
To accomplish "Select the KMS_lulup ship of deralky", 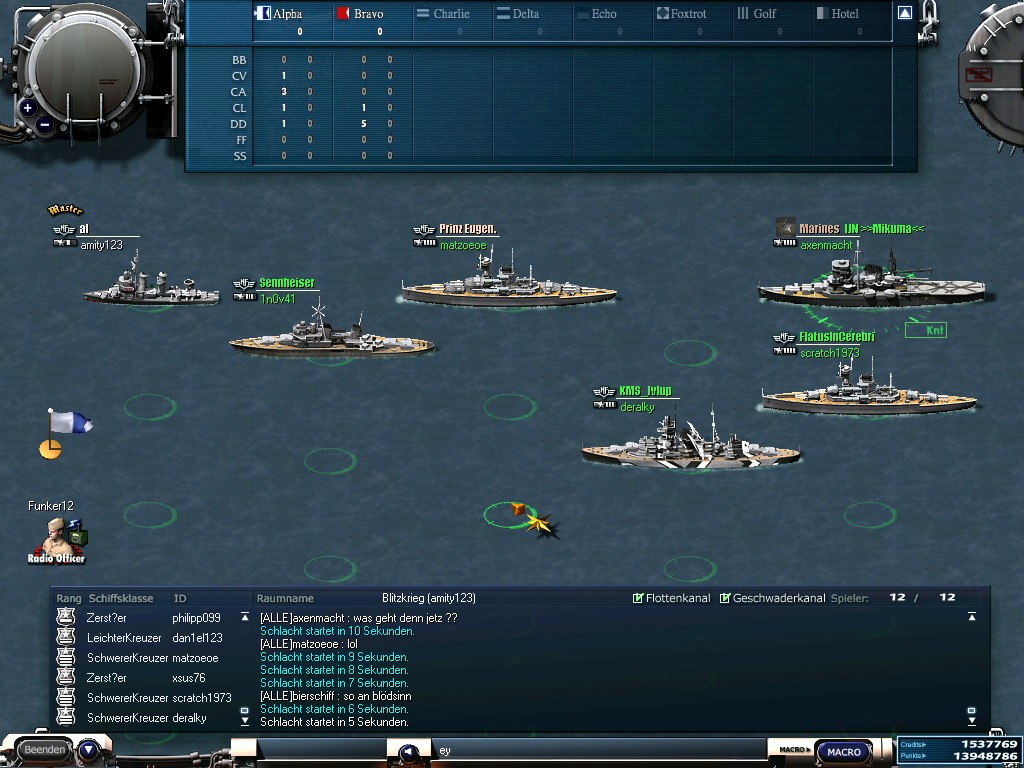I will (x=690, y=445).
